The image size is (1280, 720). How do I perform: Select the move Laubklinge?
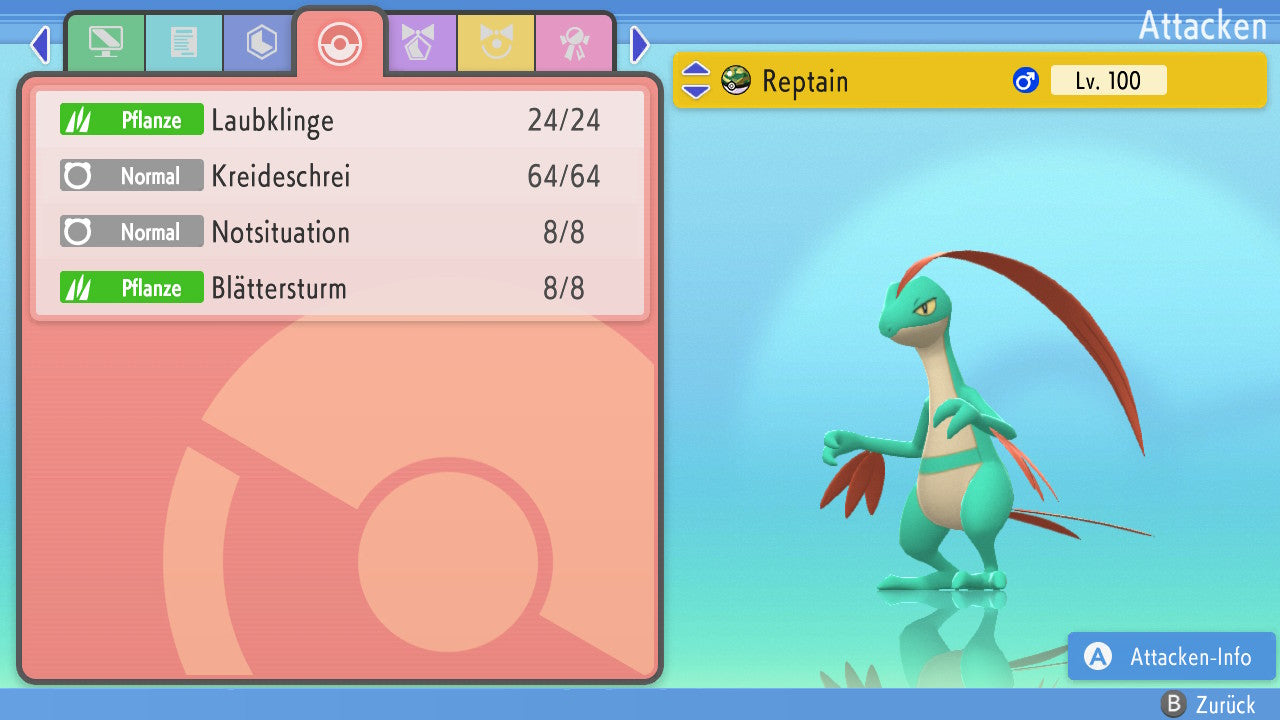[x=340, y=120]
